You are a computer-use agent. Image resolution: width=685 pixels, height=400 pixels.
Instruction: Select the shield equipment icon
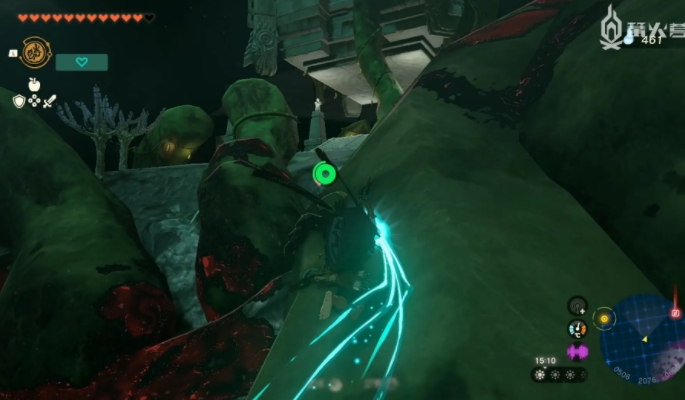(x=19, y=101)
